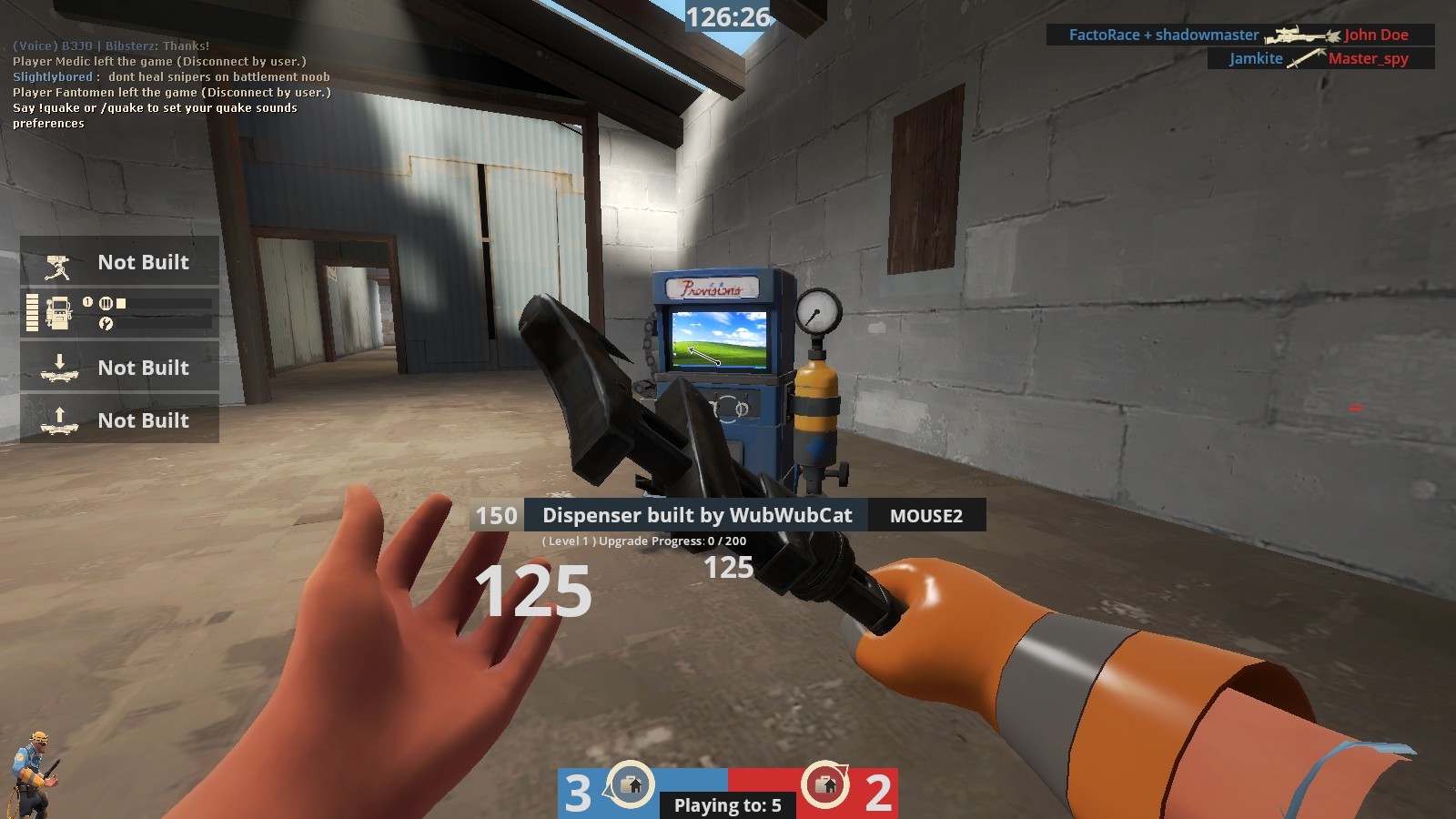1456x819 pixels.
Task: Click the level 1 badge on the Dispenser panel
Action: pos(86,302)
